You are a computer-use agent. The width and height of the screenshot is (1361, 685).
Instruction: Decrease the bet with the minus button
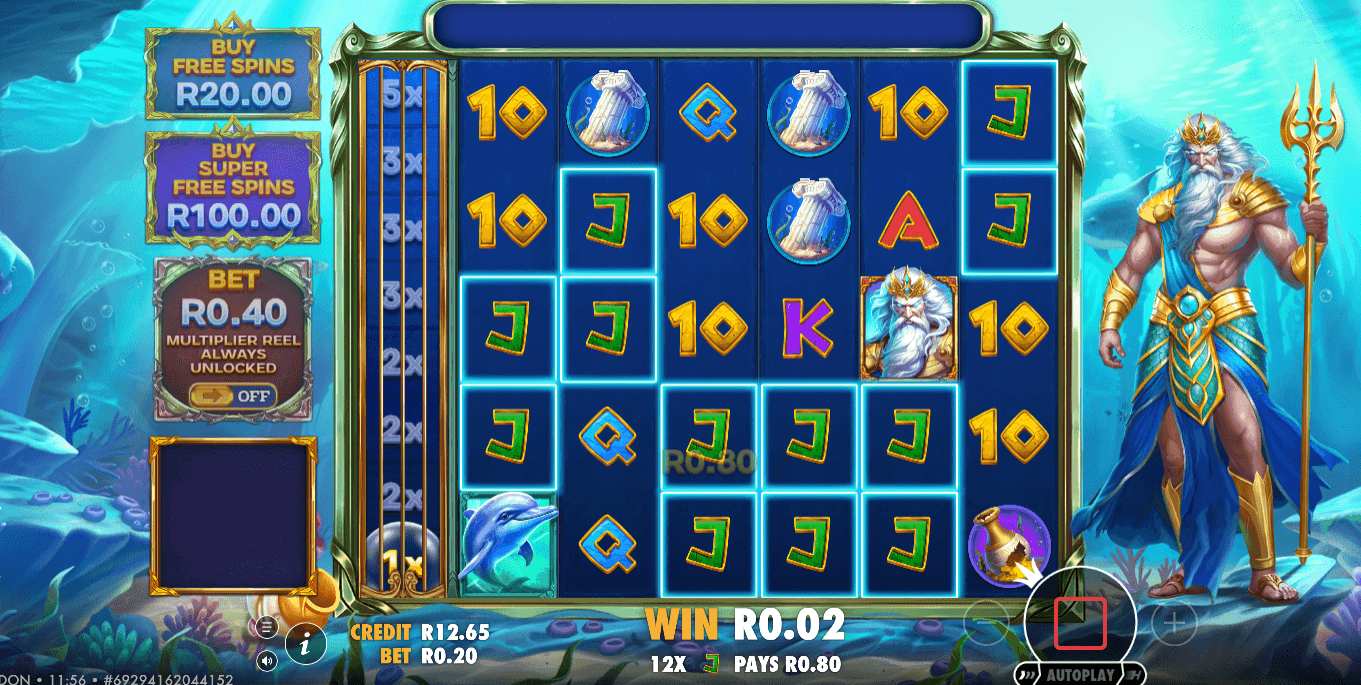[x=985, y=624]
